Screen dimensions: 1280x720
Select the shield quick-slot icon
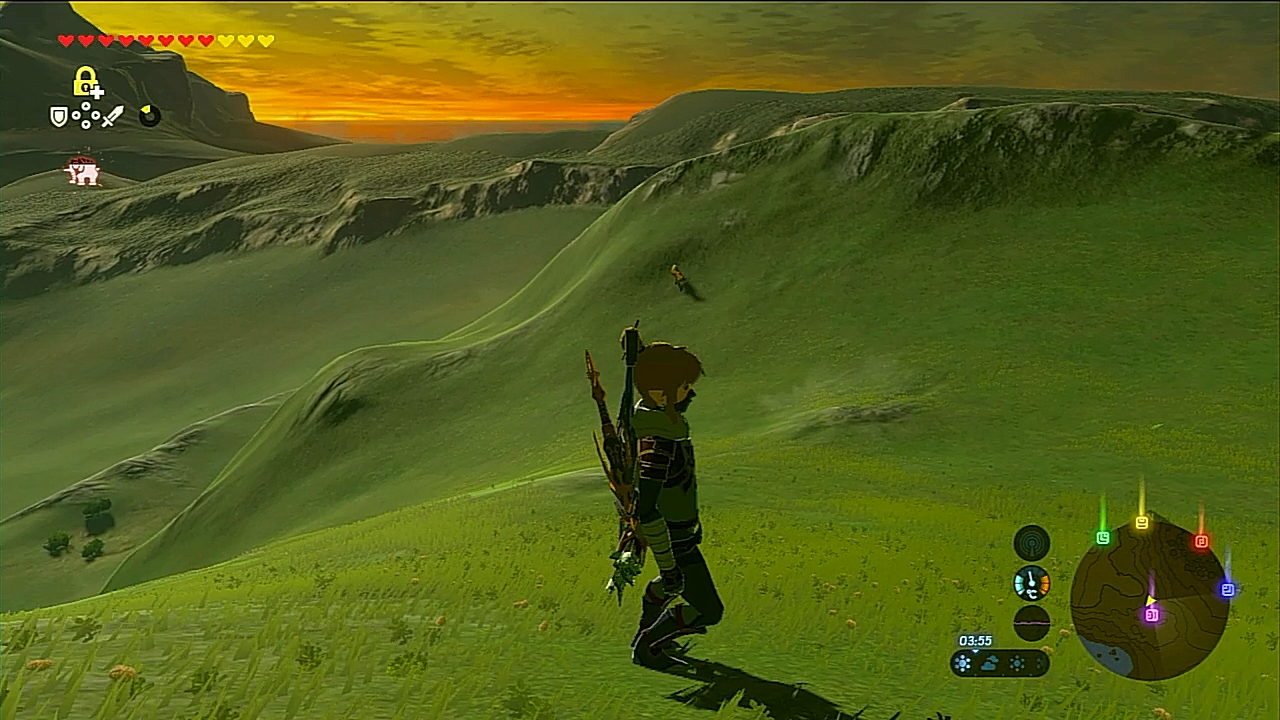click(60, 117)
